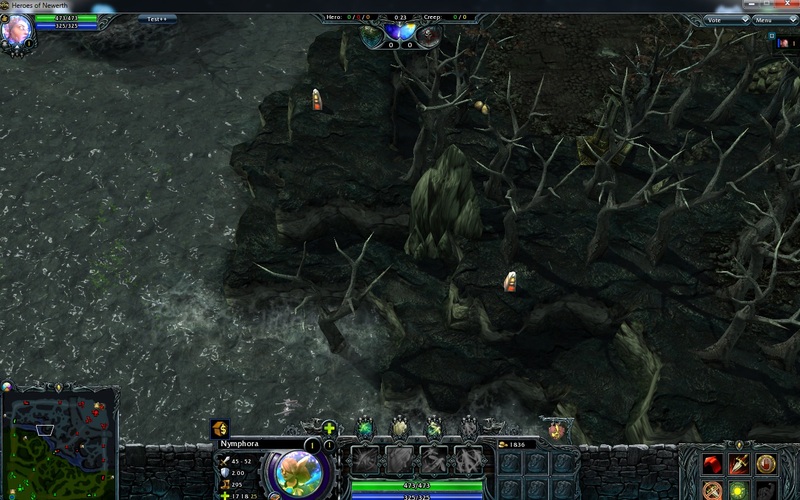
Task: Click the green plus level-up button
Action: 329,428
